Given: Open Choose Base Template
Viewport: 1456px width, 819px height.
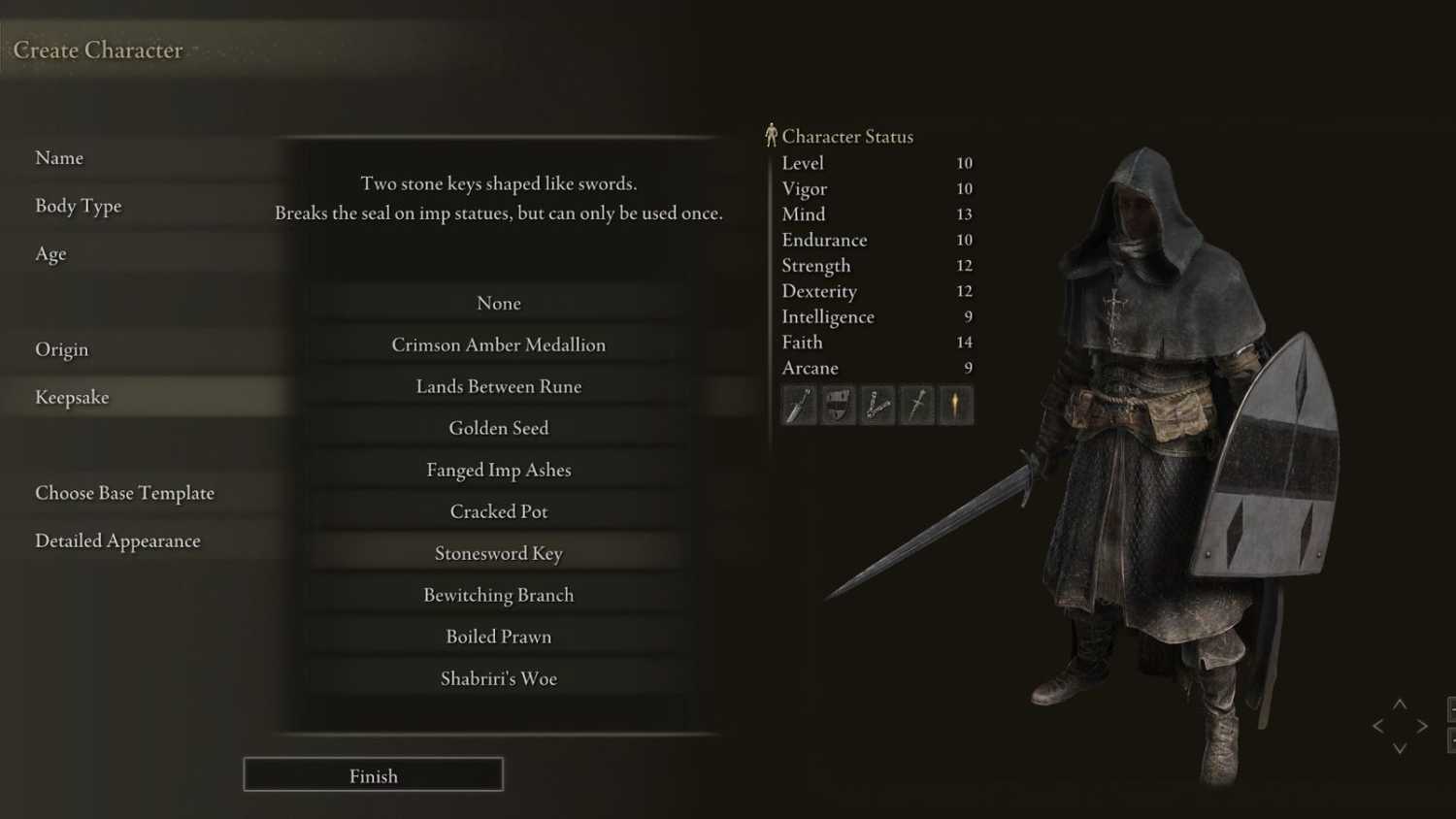Looking at the screenshot, I should [124, 493].
